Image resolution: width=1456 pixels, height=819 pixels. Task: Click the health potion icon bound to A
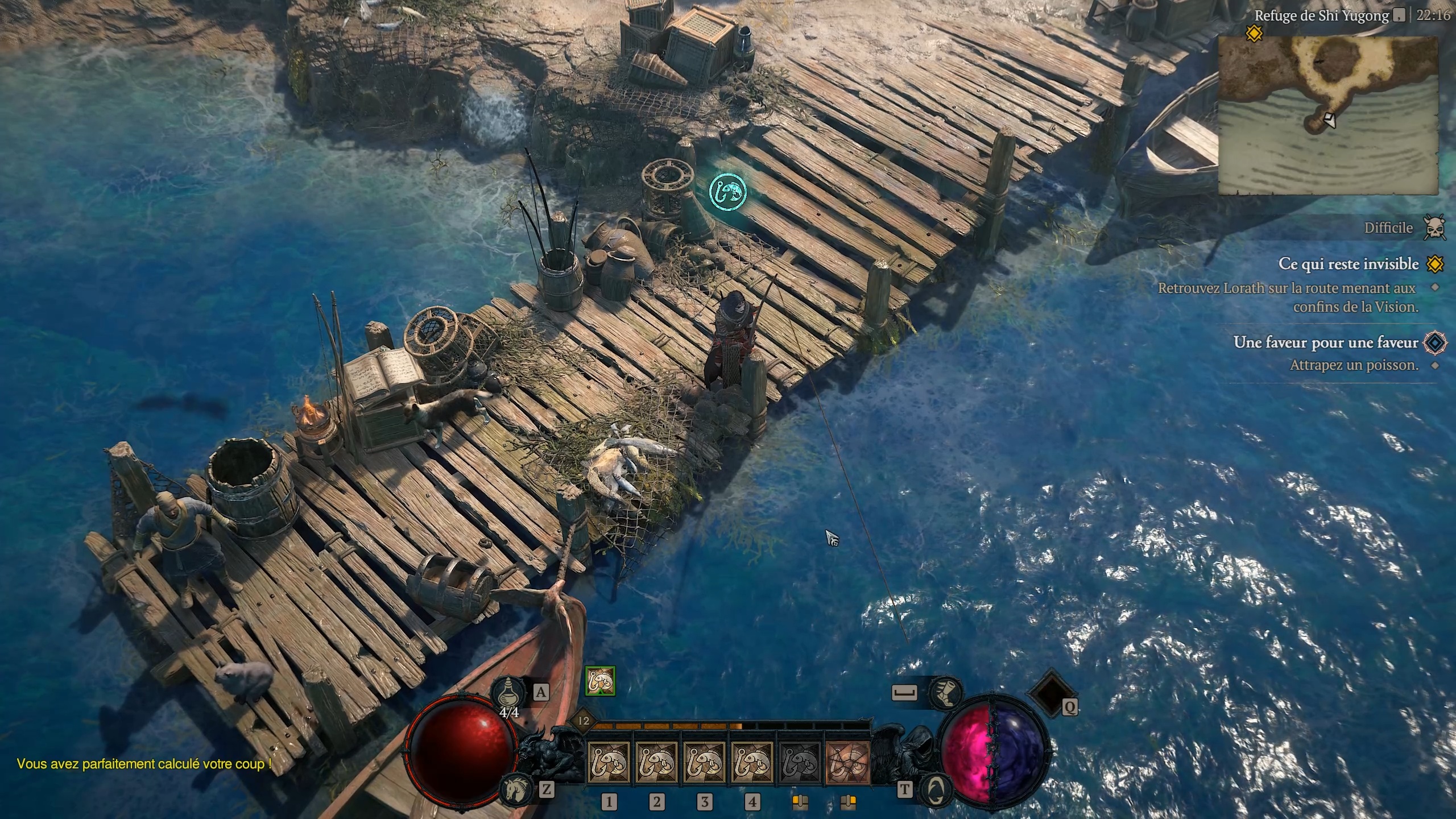tap(509, 692)
